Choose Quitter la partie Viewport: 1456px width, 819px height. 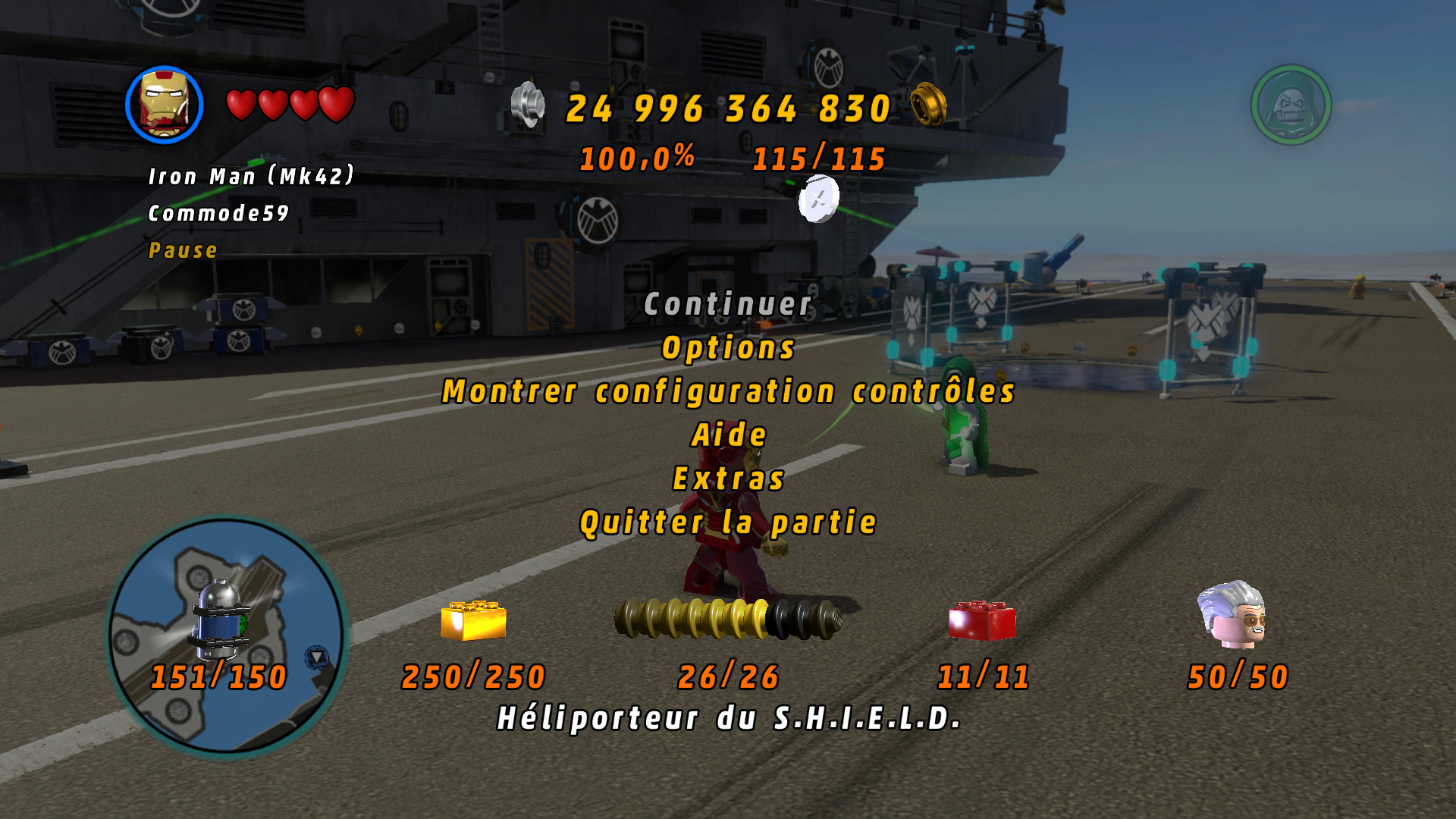[x=728, y=522]
